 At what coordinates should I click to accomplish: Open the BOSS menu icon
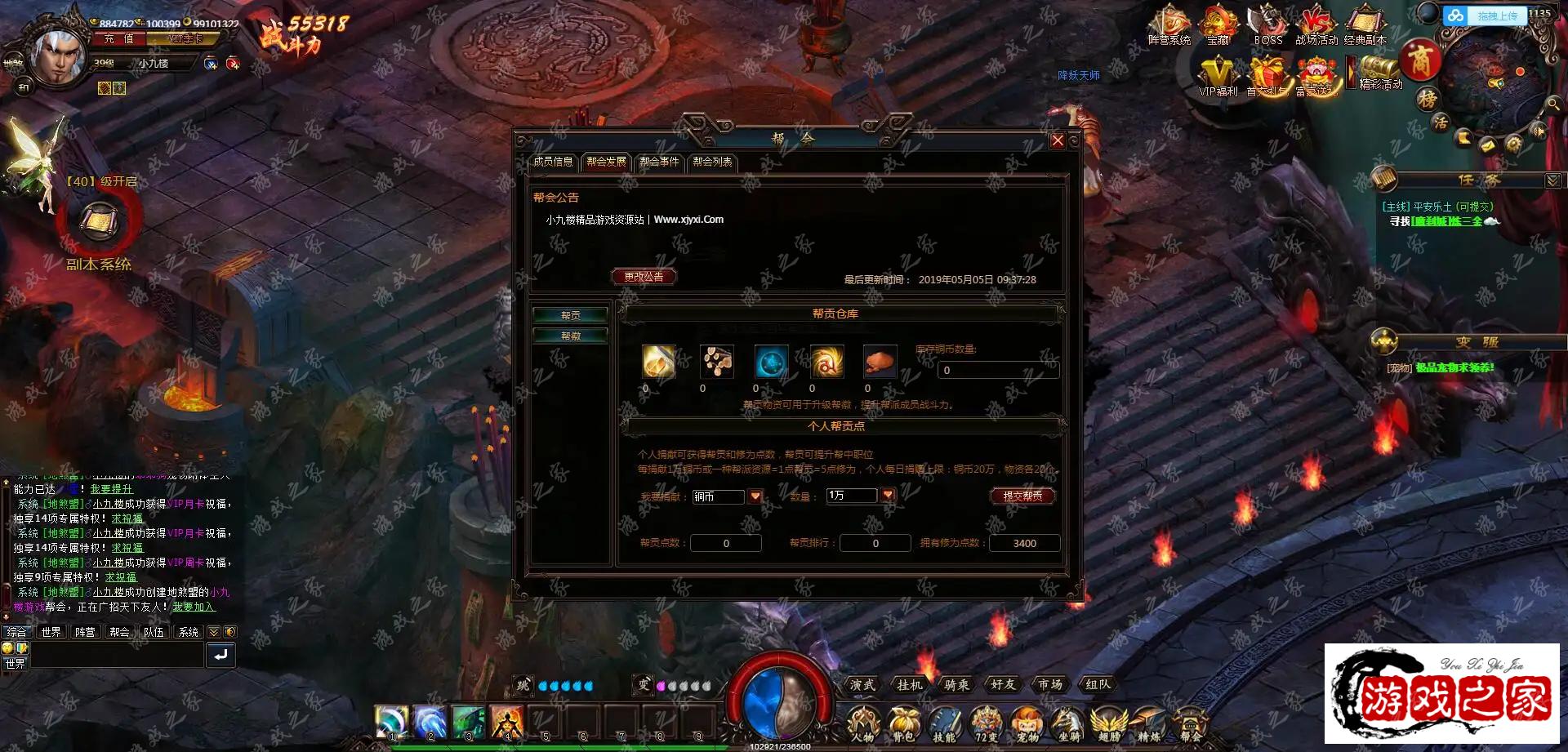click(x=1267, y=24)
